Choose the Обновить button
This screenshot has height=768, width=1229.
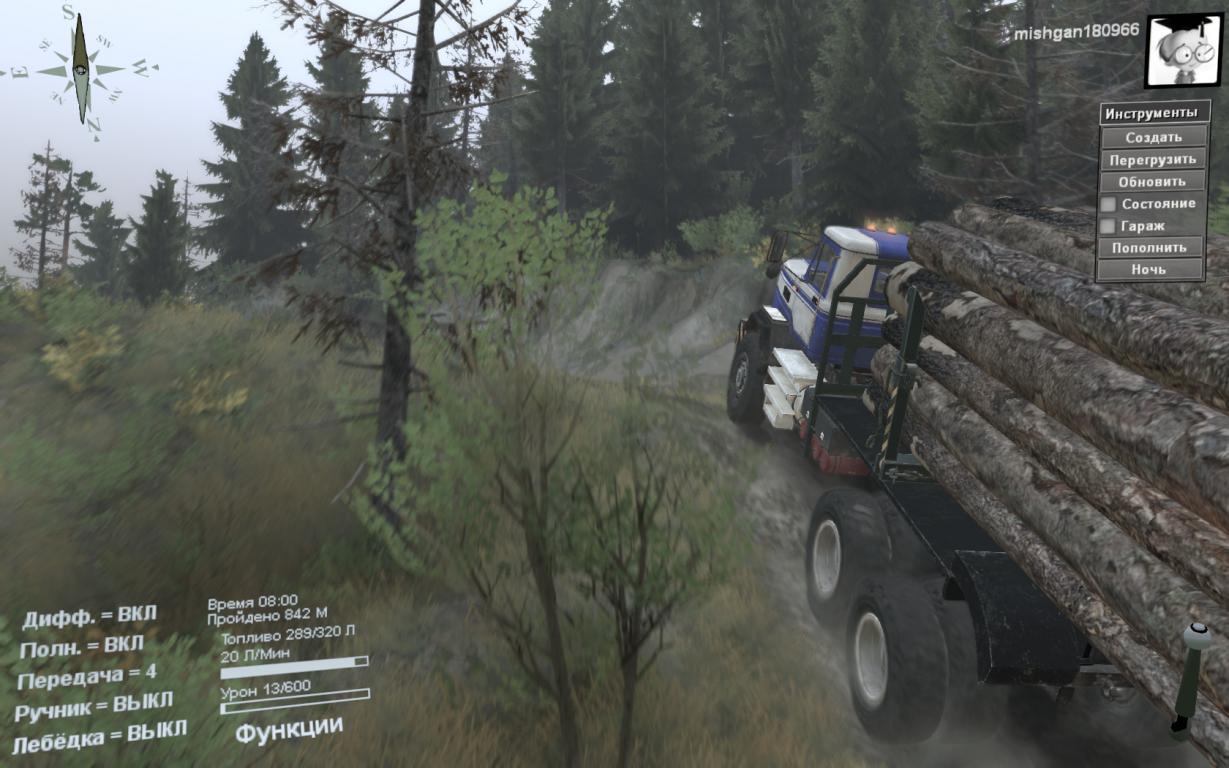point(1152,181)
